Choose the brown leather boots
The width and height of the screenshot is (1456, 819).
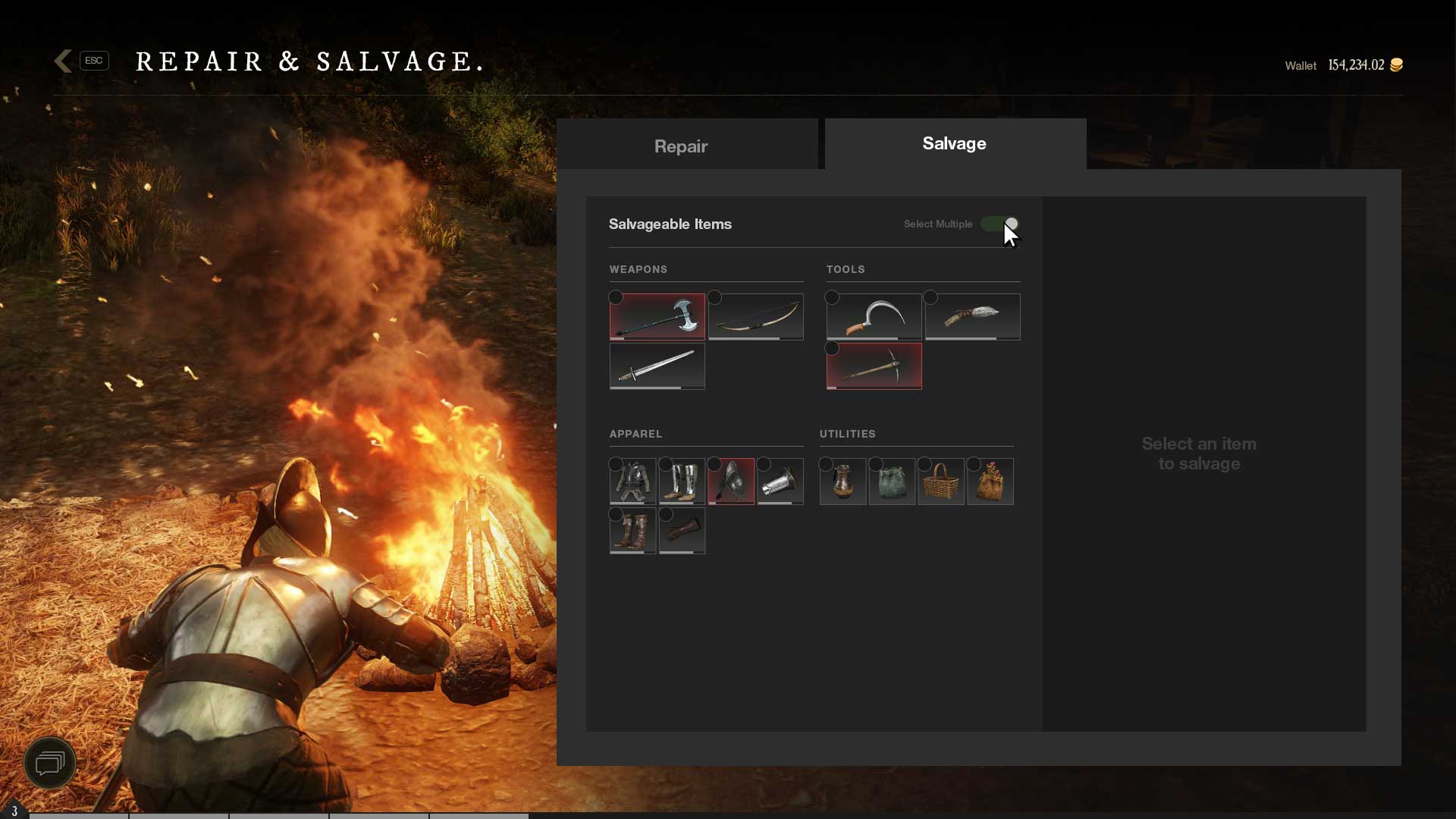point(632,531)
